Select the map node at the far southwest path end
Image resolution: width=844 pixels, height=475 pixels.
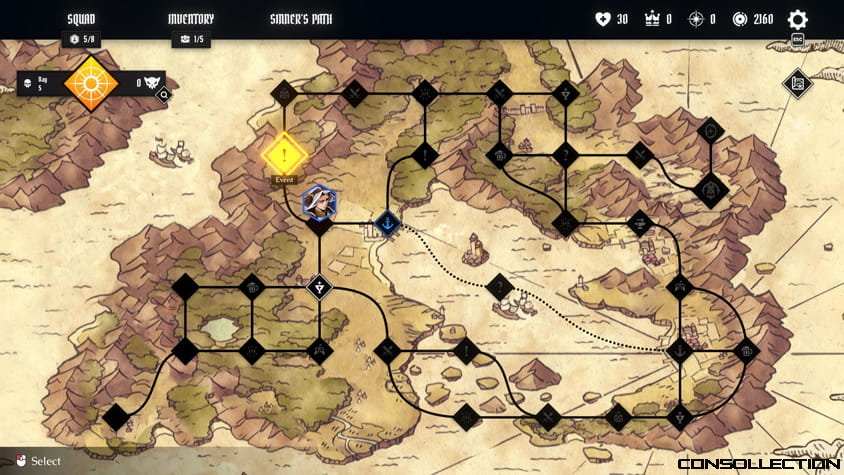click(117, 416)
